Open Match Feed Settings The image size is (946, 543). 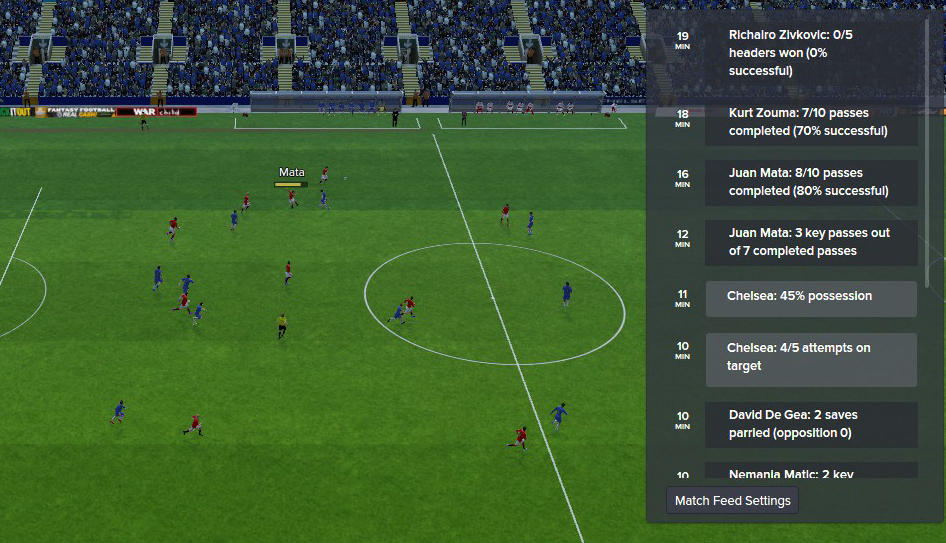pyautogui.click(x=732, y=501)
